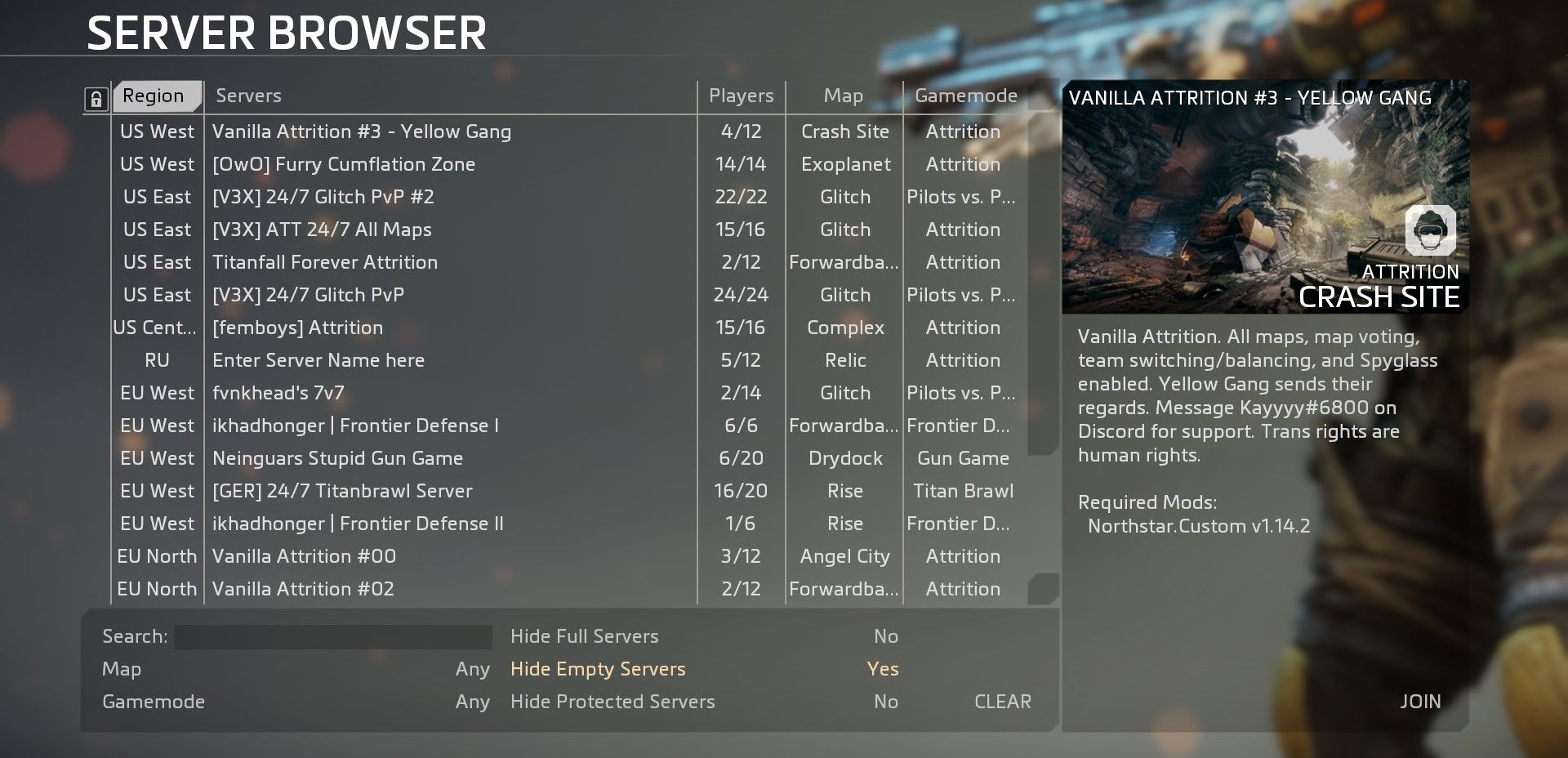Select the [femboys] Attrition server row

pyautogui.click(x=297, y=328)
